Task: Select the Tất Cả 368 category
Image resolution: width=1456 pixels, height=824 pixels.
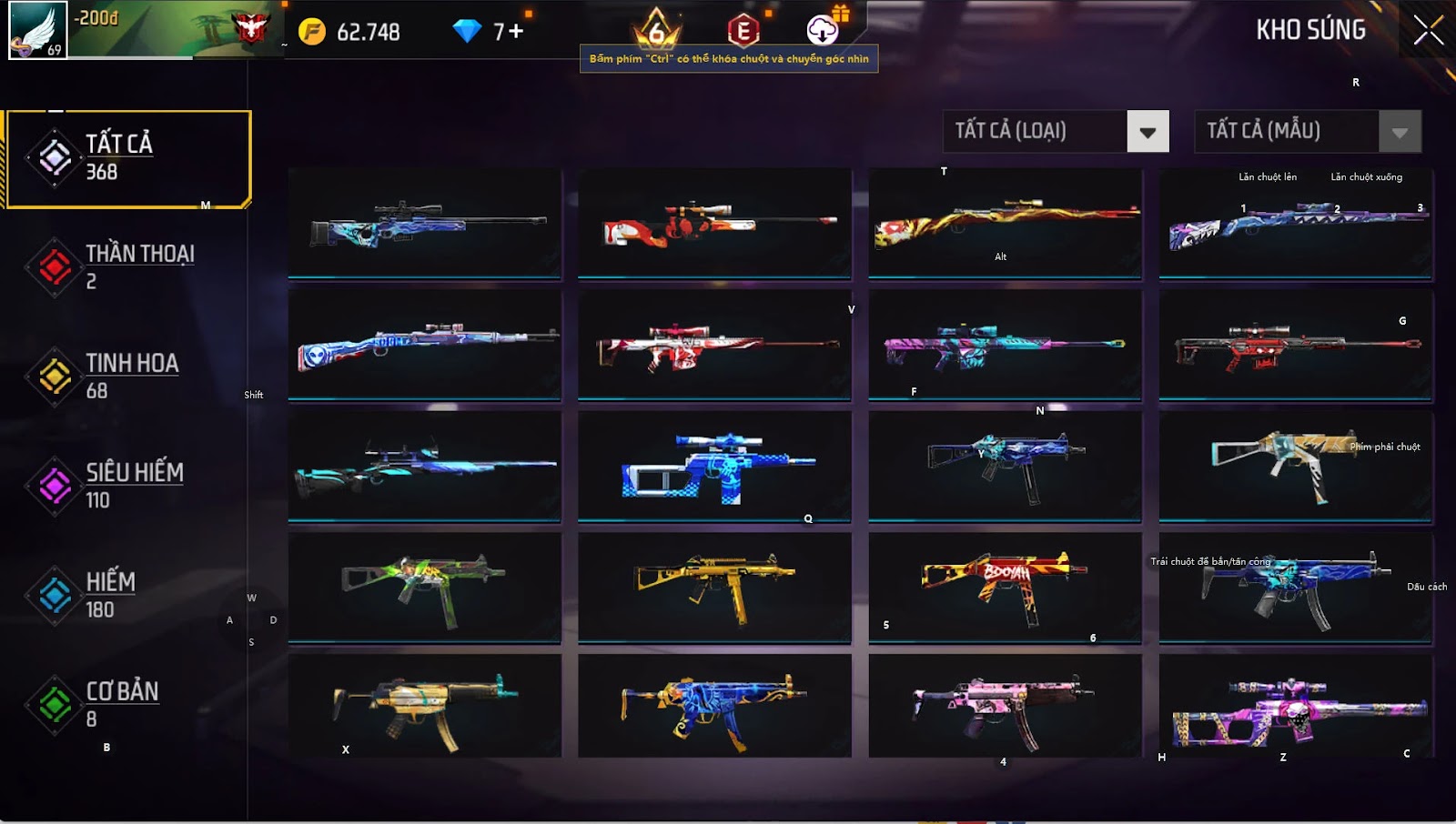Action: (127, 158)
